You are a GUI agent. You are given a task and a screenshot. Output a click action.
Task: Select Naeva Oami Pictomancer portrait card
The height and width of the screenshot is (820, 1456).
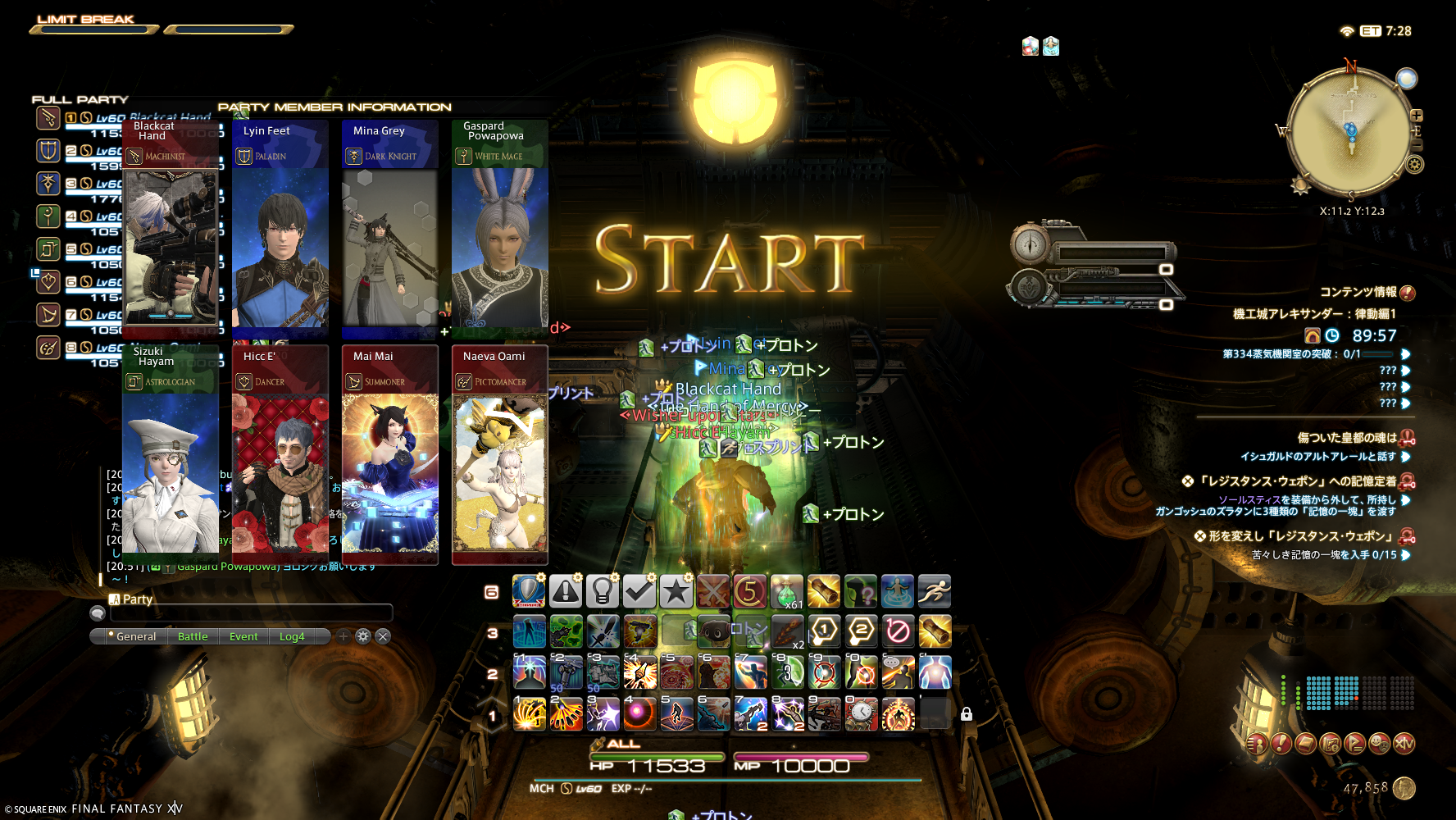click(x=500, y=455)
